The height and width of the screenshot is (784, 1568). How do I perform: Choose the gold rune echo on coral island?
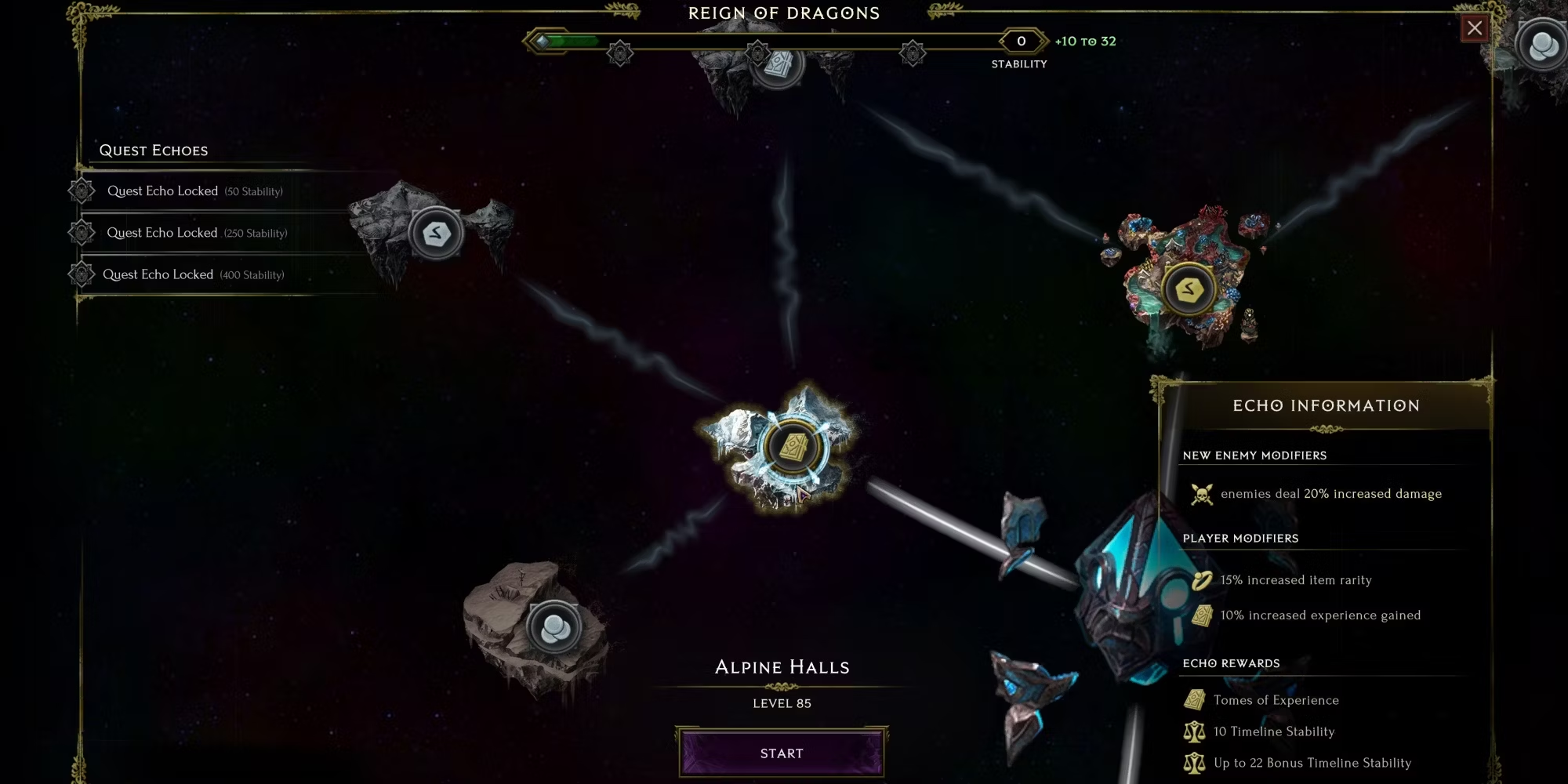[1189, 289]
